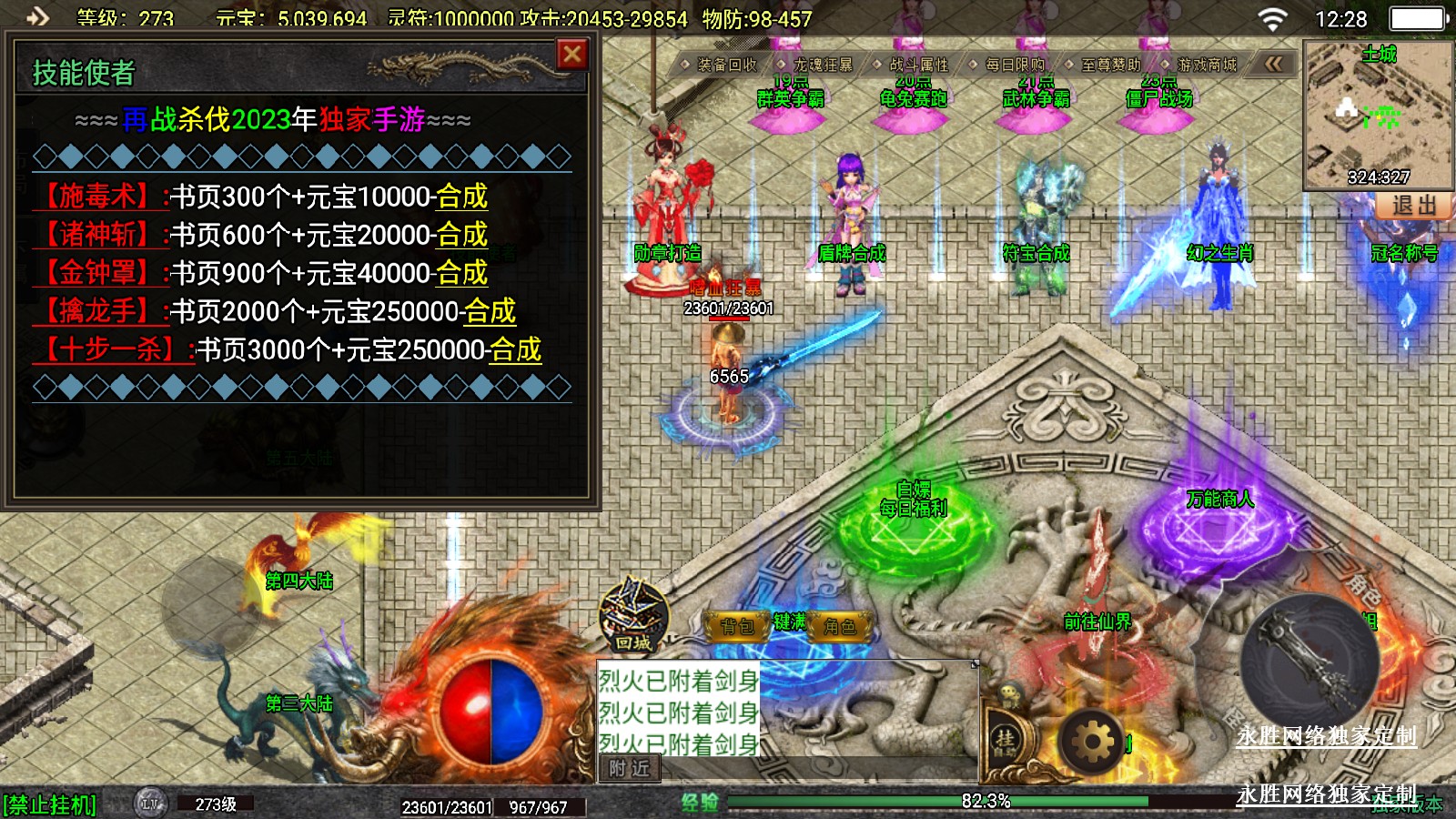Use the 回城 return-to-town icon
This screenshot has width=1456, height=819.
pos(633,617)
